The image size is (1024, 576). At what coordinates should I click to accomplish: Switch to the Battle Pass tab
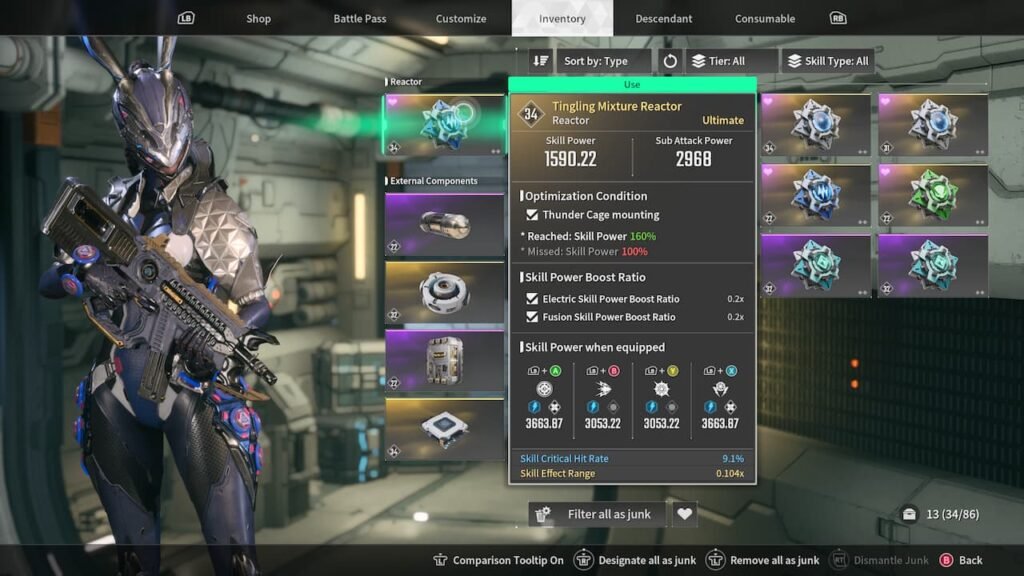pos(360,18)
